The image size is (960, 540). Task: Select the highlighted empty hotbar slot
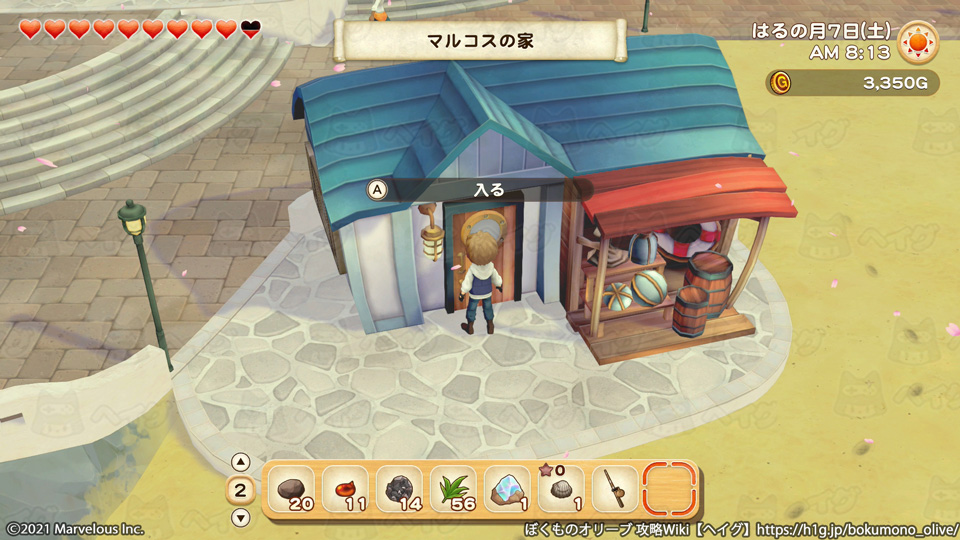669,490
